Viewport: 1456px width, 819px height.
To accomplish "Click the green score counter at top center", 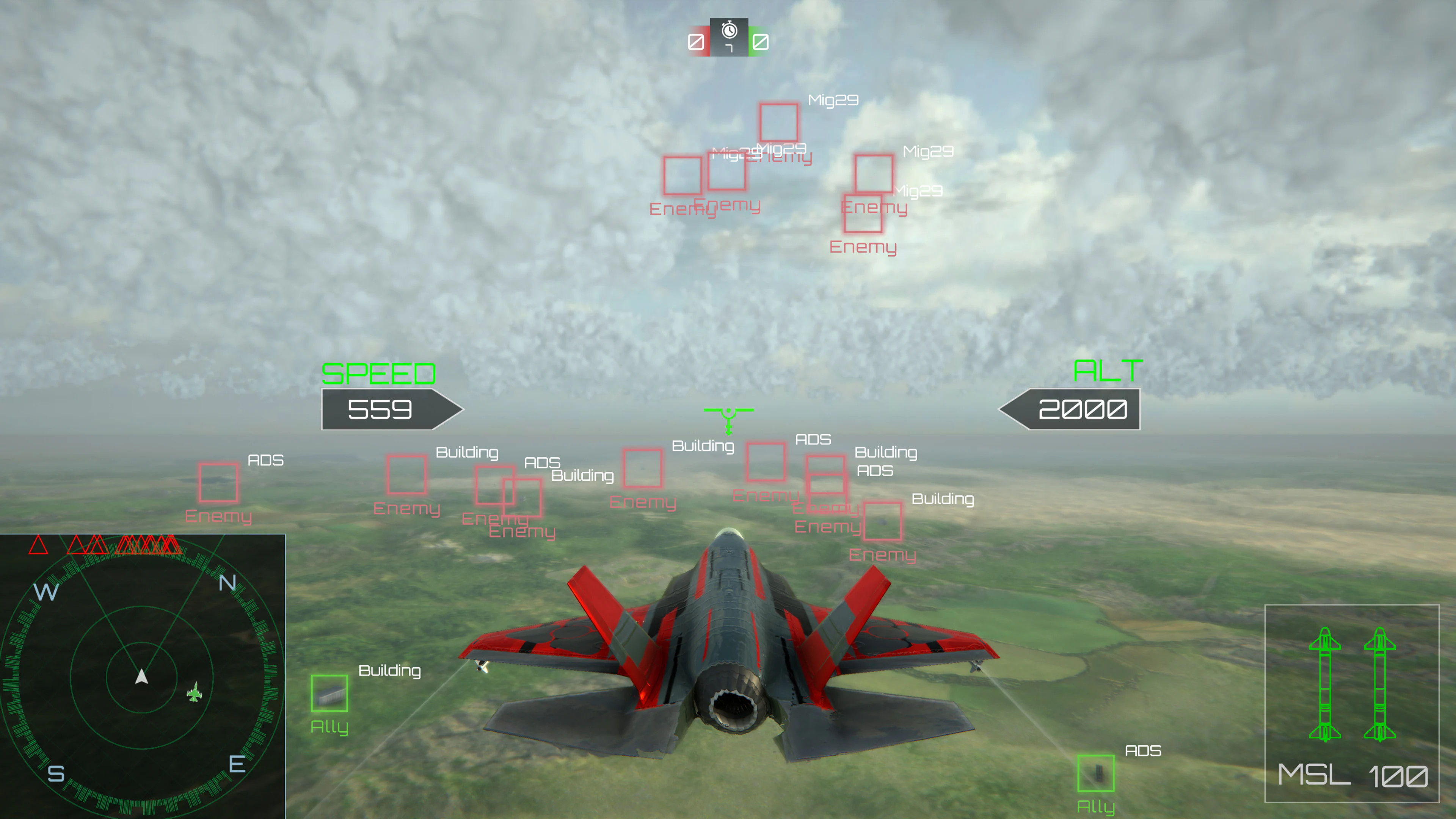I will (x=760, y=41).
